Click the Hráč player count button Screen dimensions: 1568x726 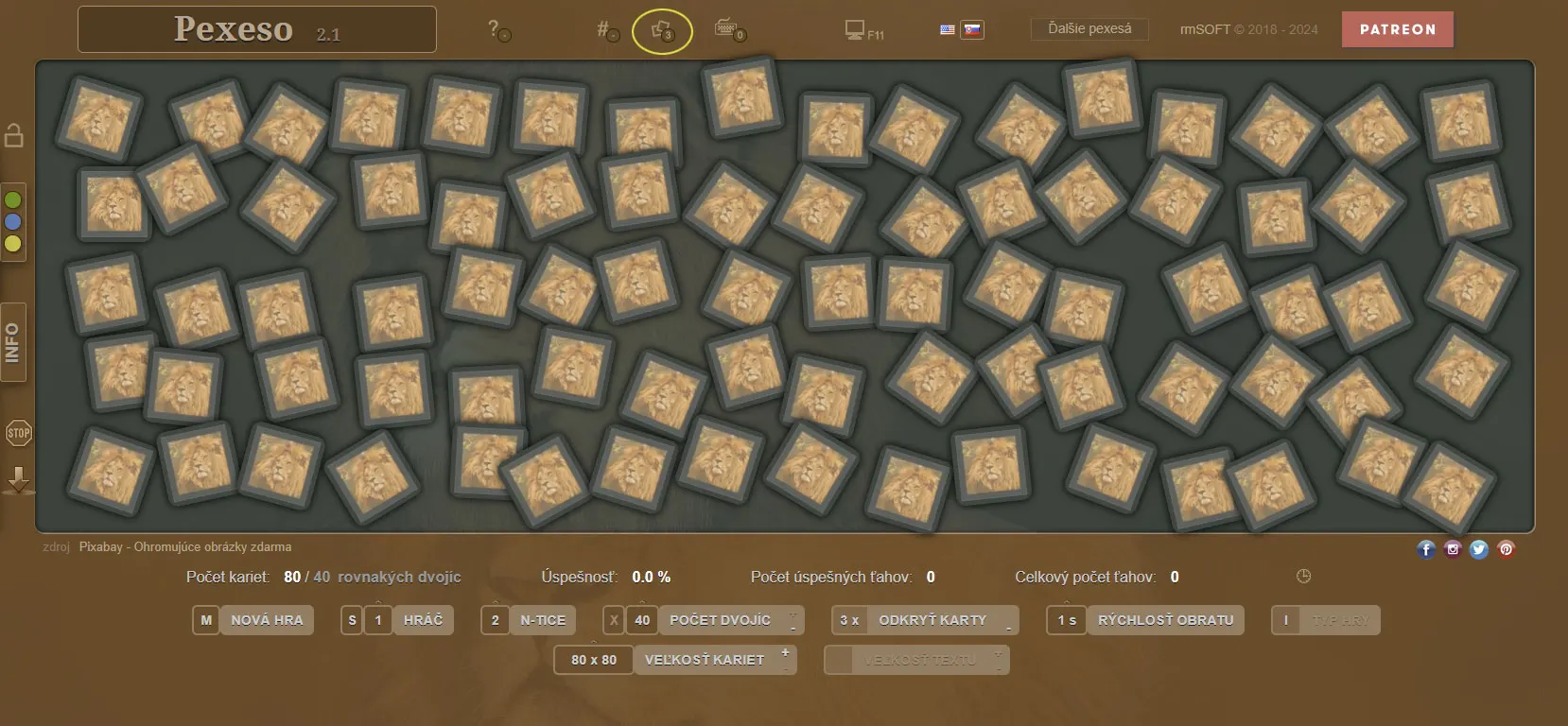[422, 620]
